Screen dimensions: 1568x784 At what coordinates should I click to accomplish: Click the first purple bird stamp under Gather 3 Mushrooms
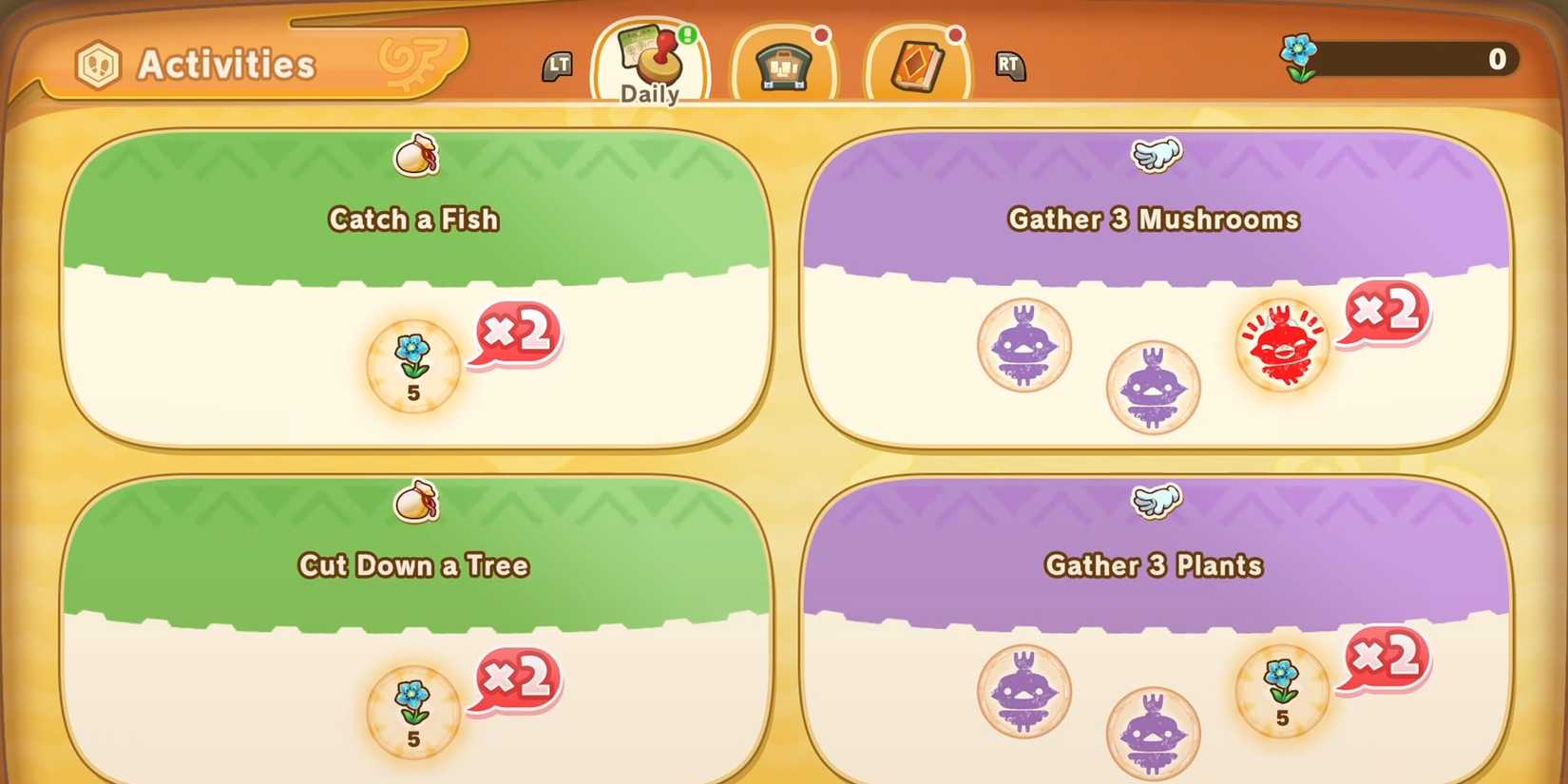(x=1024, y=347)
